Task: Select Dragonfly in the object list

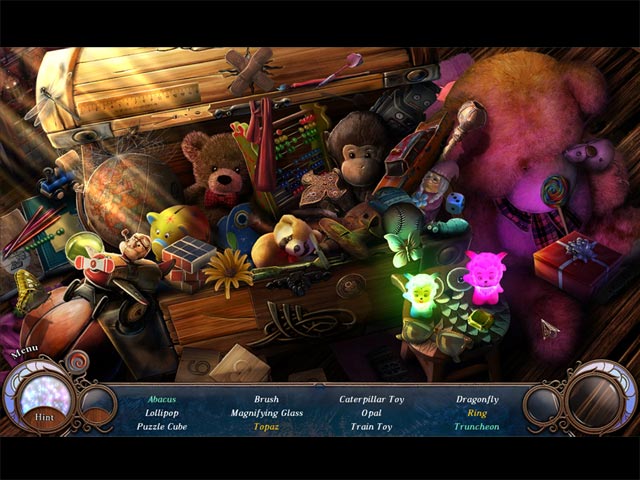Action: click(476, 399)
